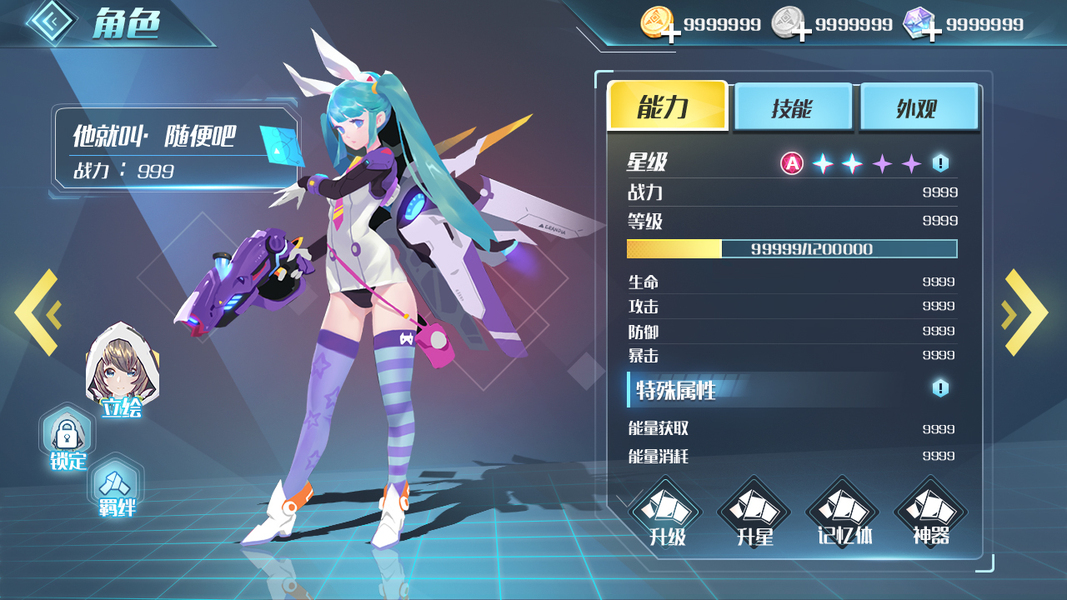Viewport: 1067px width, 600px height.
Task: View the next character with right arrow
Action: pos(1026,312)
